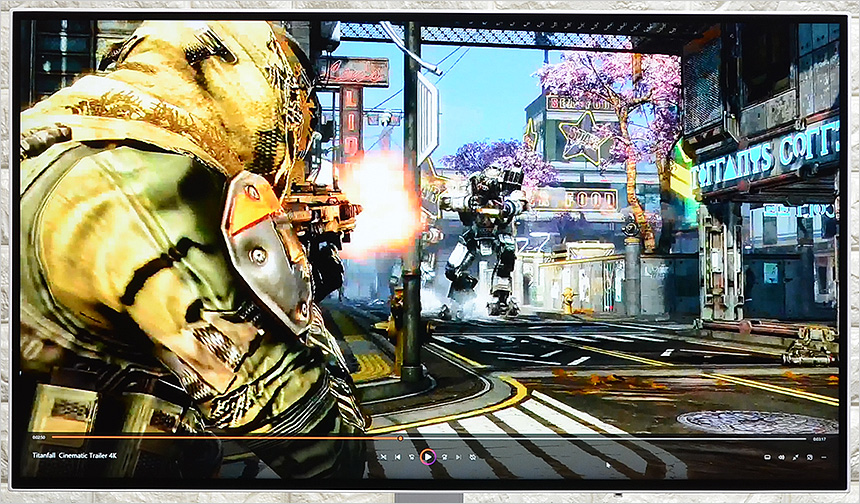Click the circular play button

pos(427,457)
